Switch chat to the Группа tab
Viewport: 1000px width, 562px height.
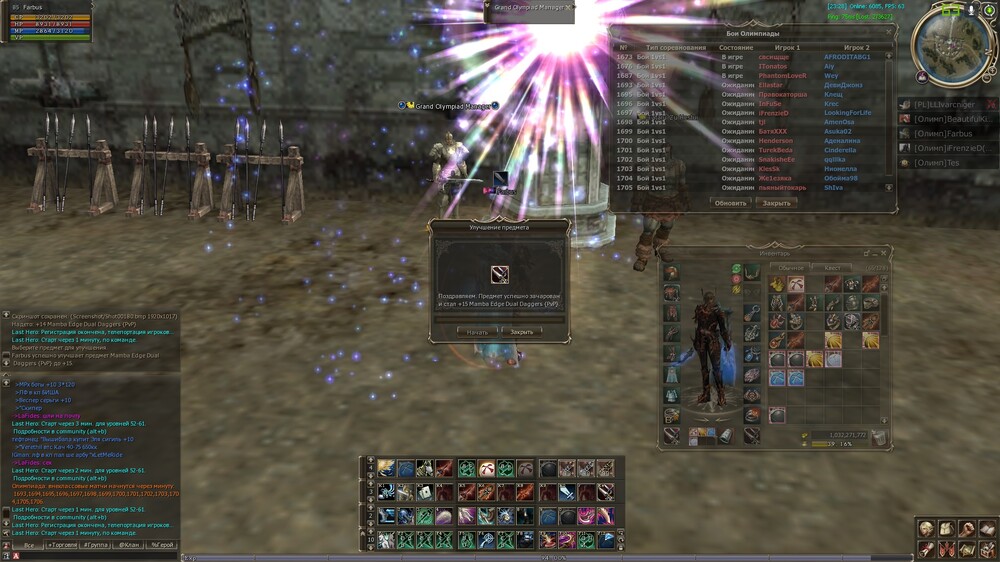point(96,545)
